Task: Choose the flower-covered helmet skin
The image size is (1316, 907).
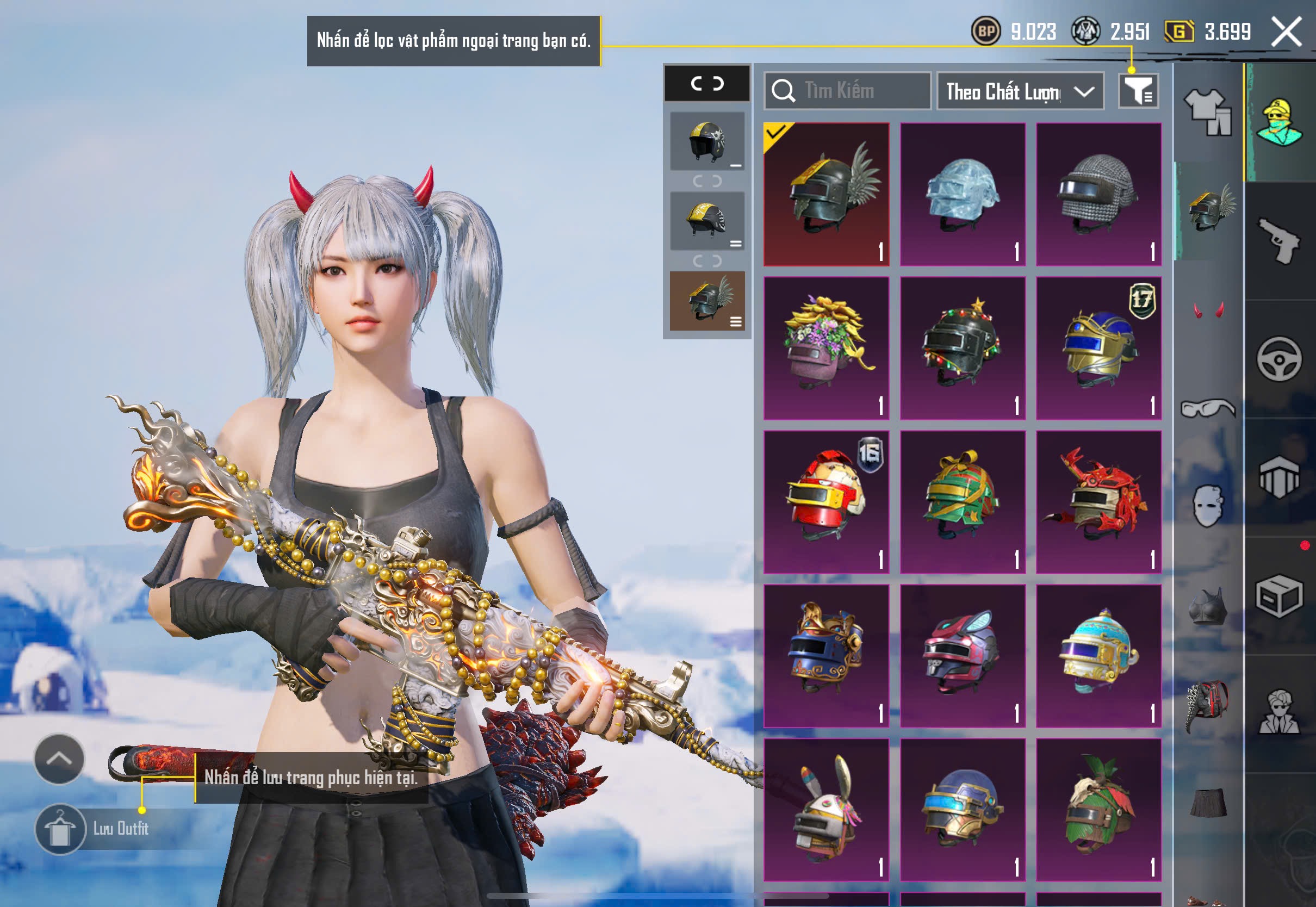Action: click(826, 349)
